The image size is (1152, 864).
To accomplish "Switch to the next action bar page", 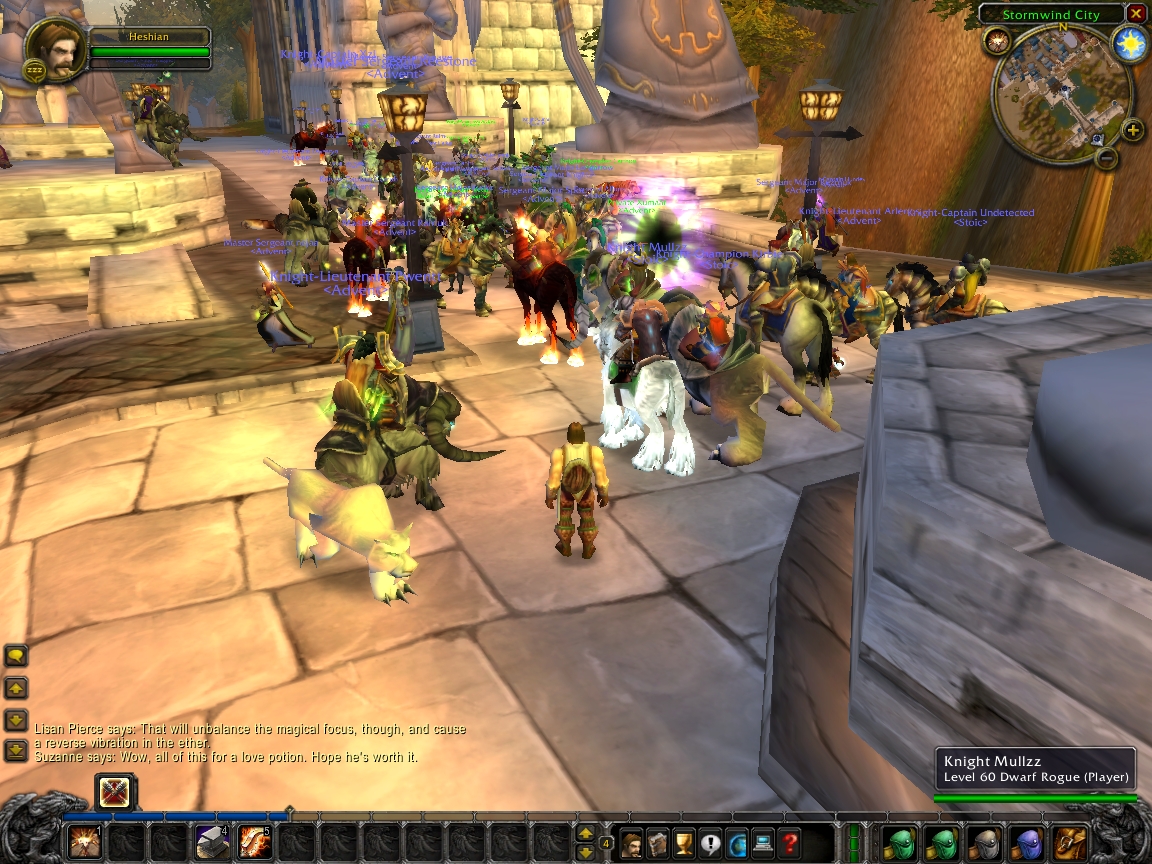I will (x=586, y=833).
